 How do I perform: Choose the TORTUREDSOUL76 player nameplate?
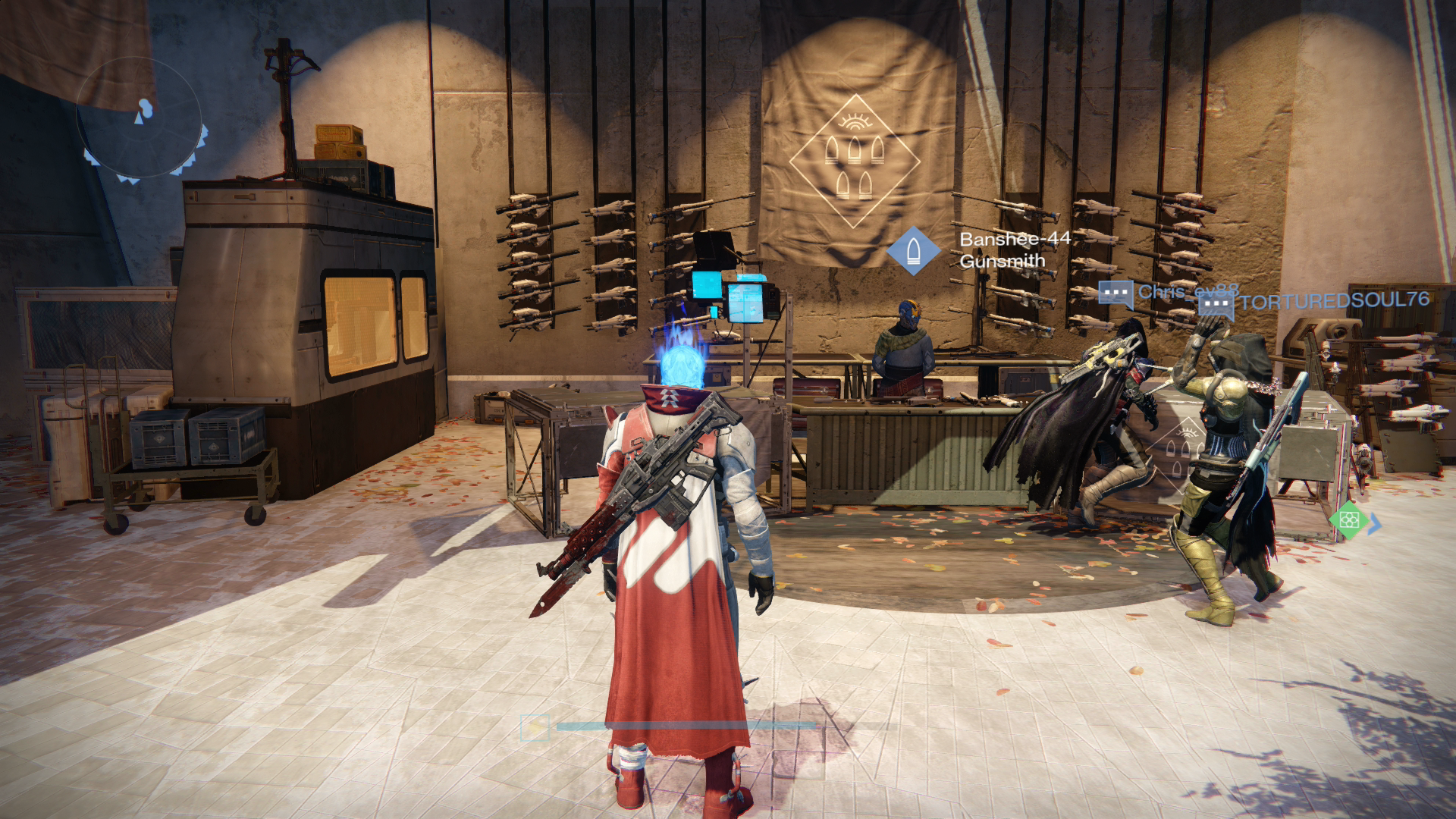click(1333, 301)
